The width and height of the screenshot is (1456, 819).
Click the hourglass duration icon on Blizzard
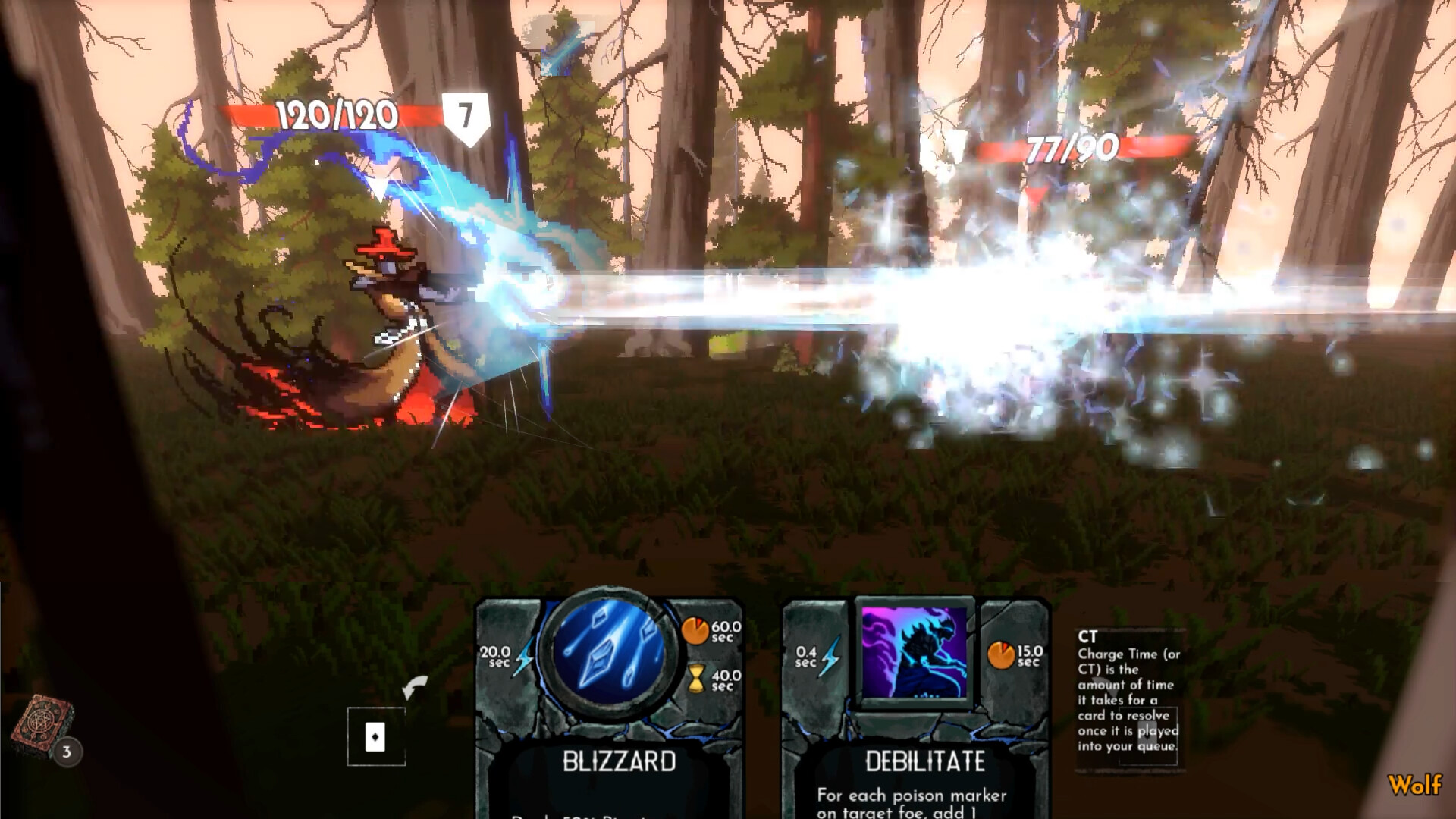coord(698,677)
